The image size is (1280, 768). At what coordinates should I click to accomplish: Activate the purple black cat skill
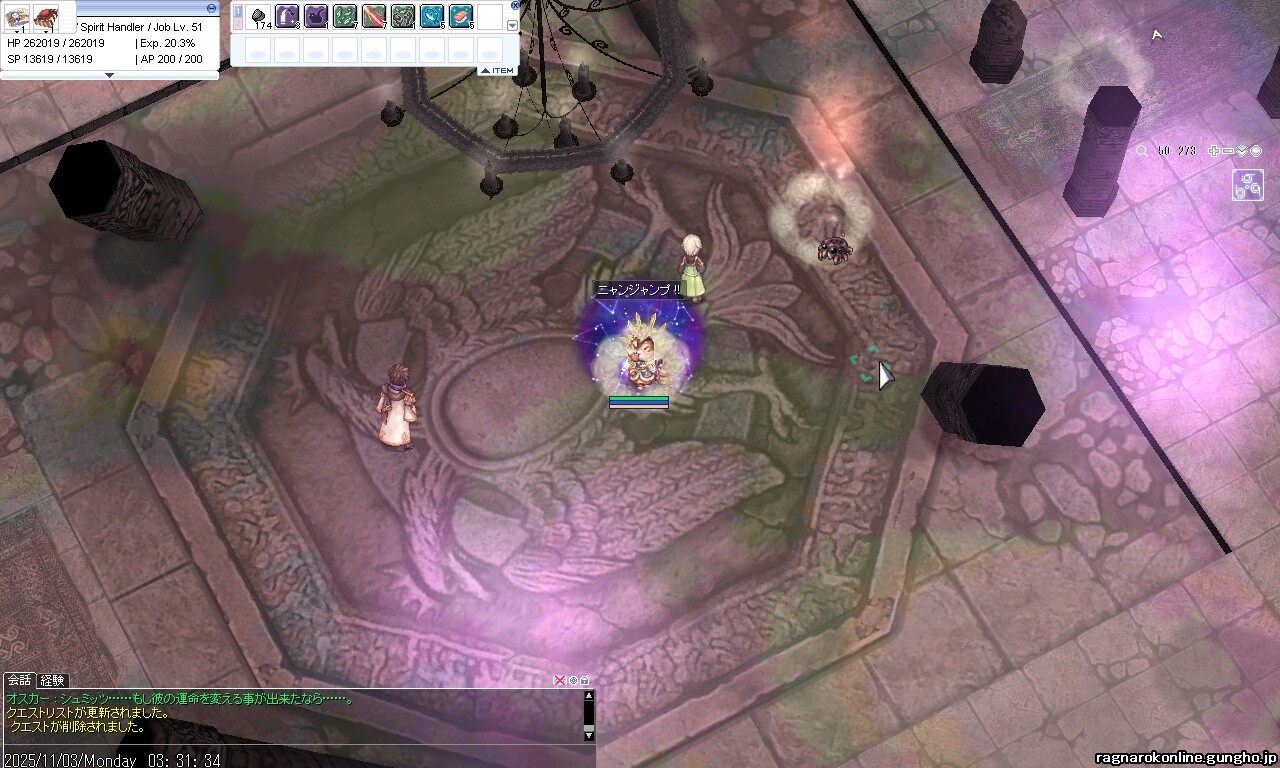click(x=316, y=16)
